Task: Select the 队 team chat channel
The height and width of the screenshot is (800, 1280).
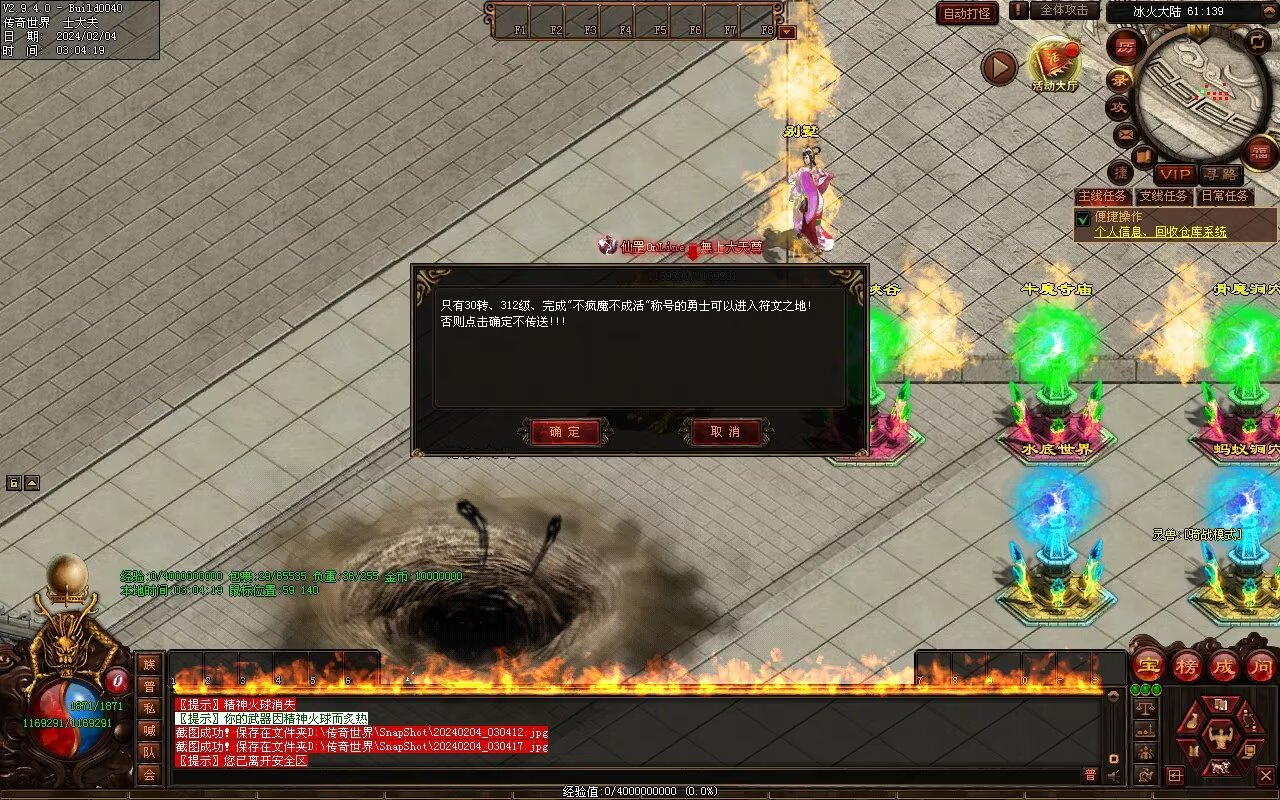Action: pyautogui.click(x=149, y=752)
